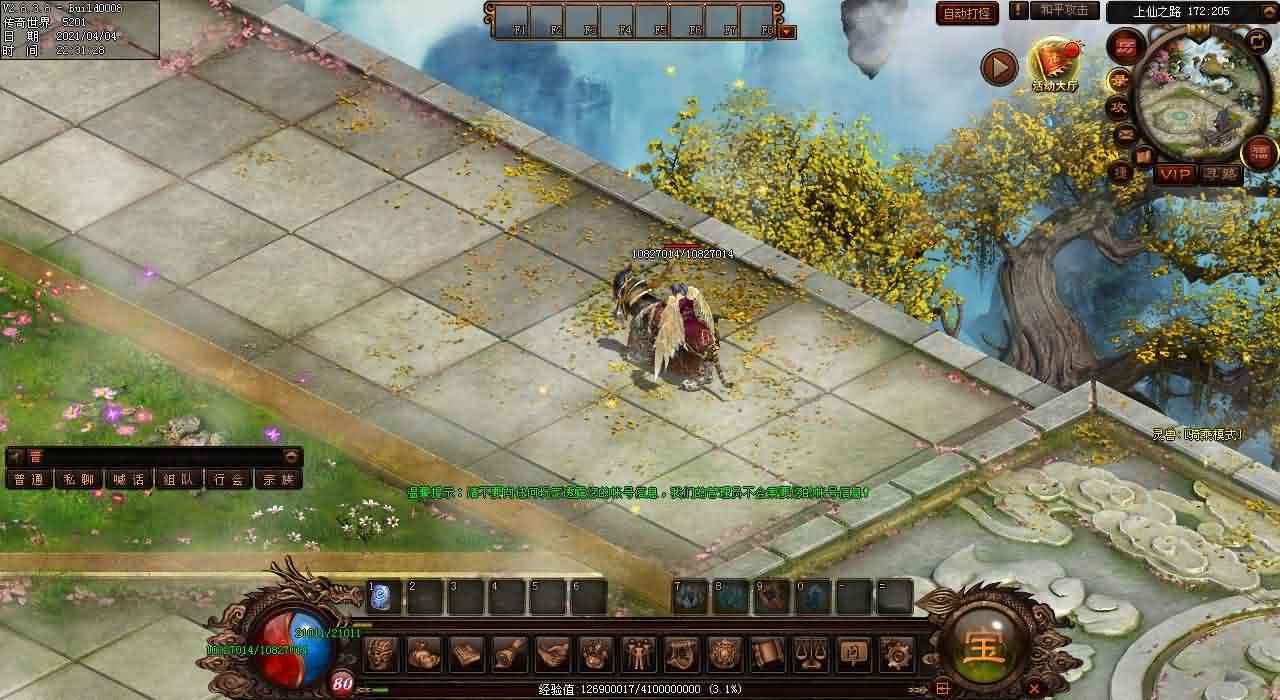Switch to the 私聊 private chat tab
Image resolution: width=1280 pixels, height=700 pixels.
[79, 479]
